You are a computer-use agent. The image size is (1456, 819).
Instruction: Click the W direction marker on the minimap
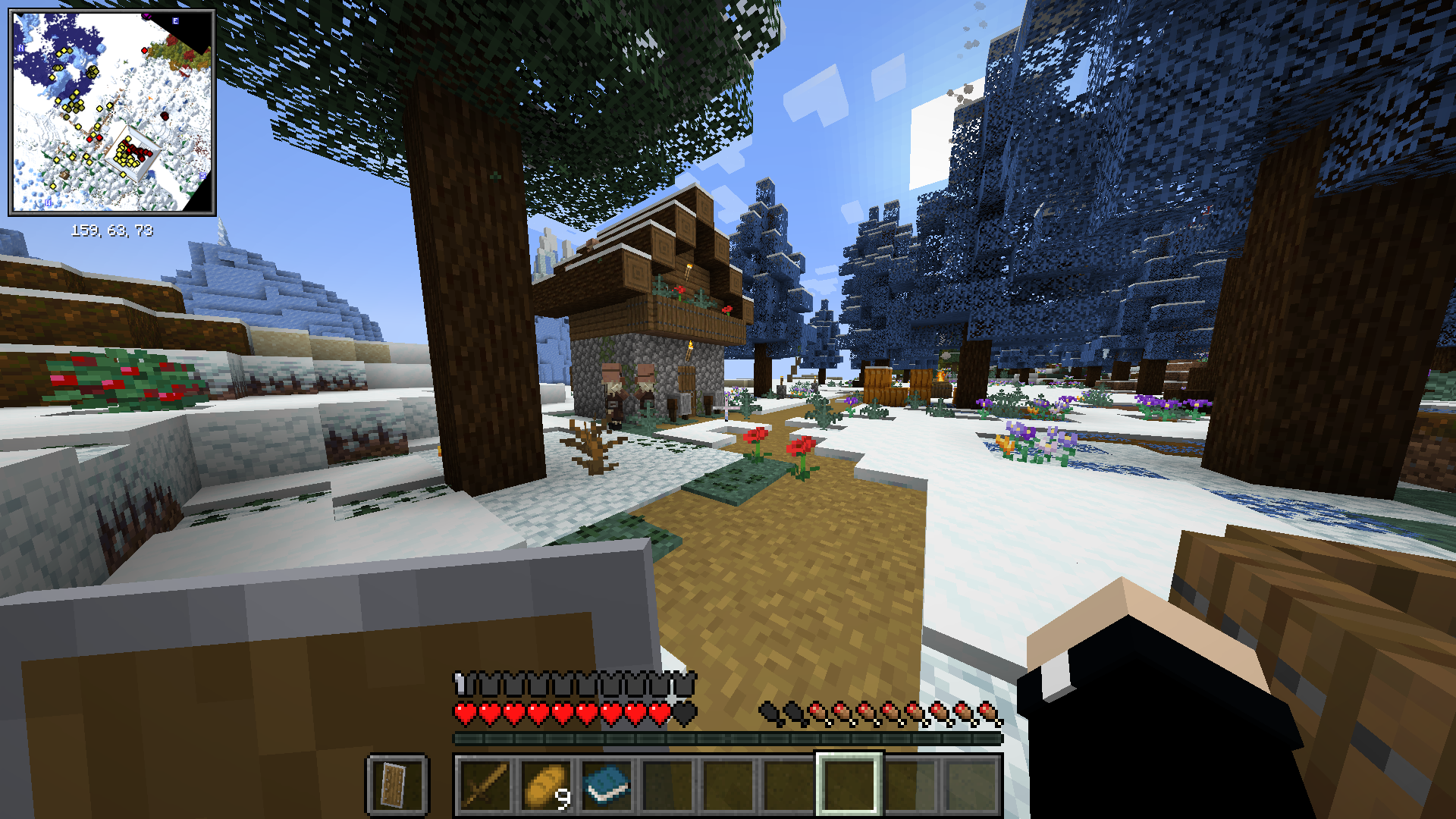[48, 202]
